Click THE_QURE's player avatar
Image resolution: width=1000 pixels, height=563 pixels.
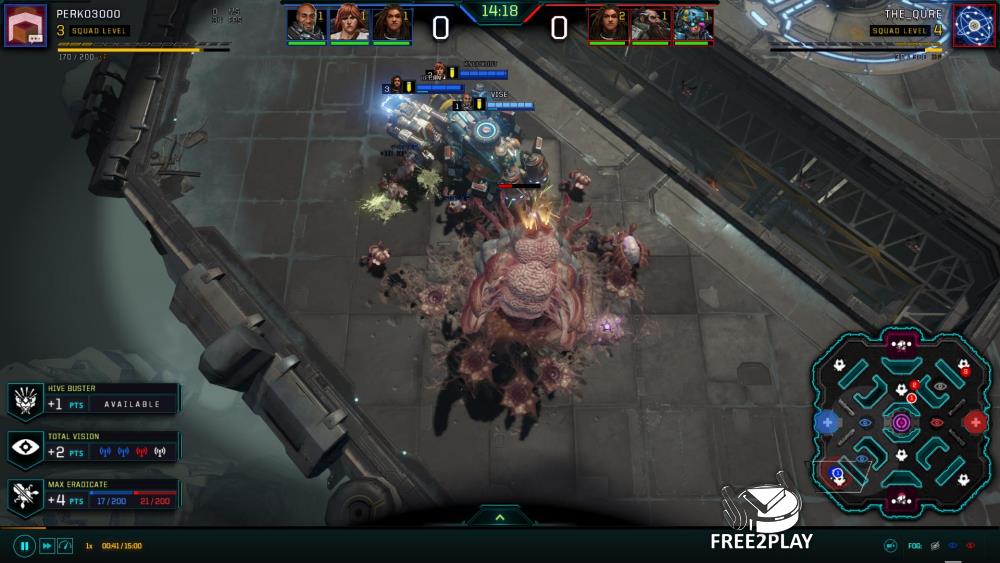971,25
